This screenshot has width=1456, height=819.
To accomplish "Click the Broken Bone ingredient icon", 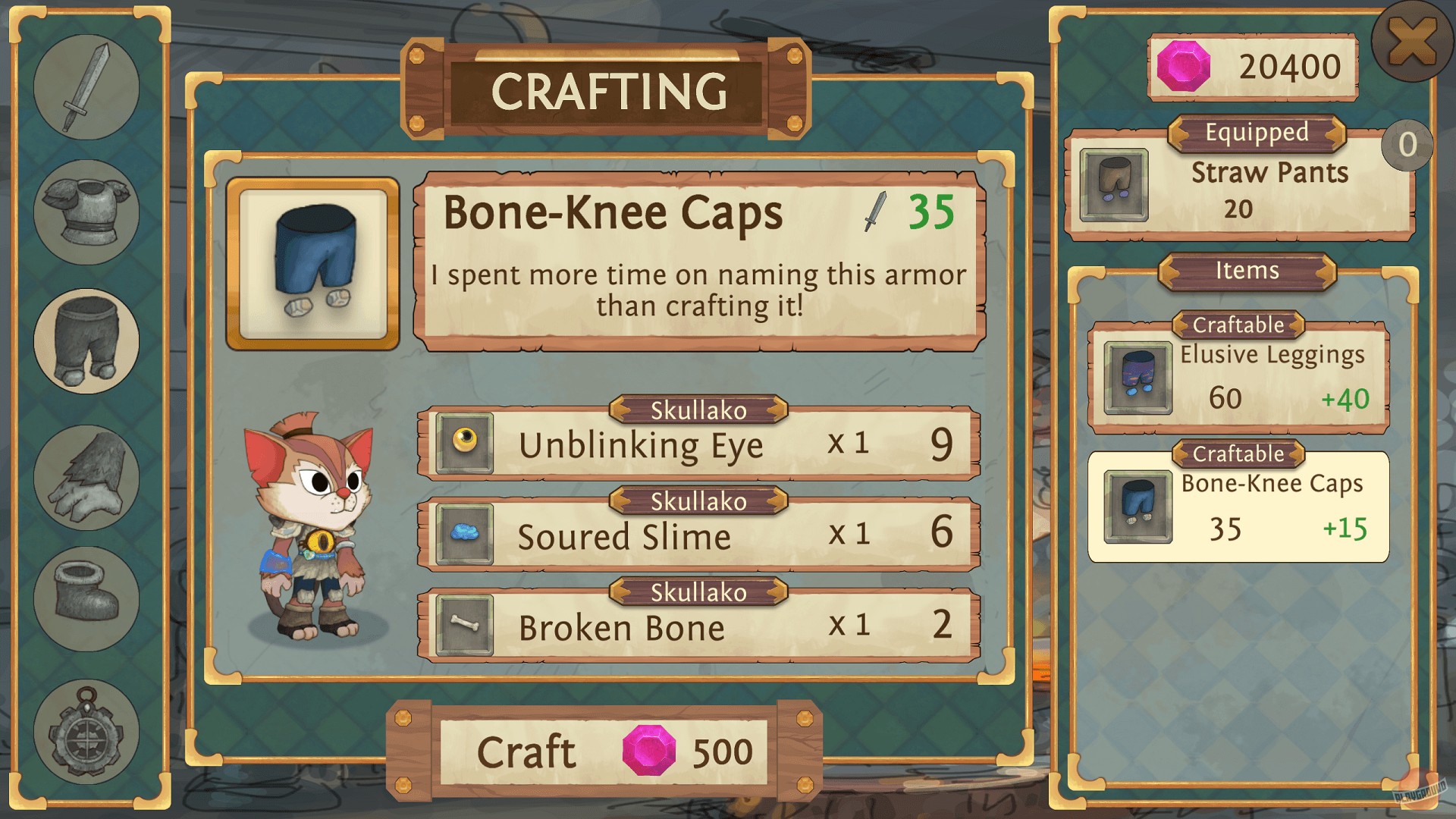I will 466,626.
